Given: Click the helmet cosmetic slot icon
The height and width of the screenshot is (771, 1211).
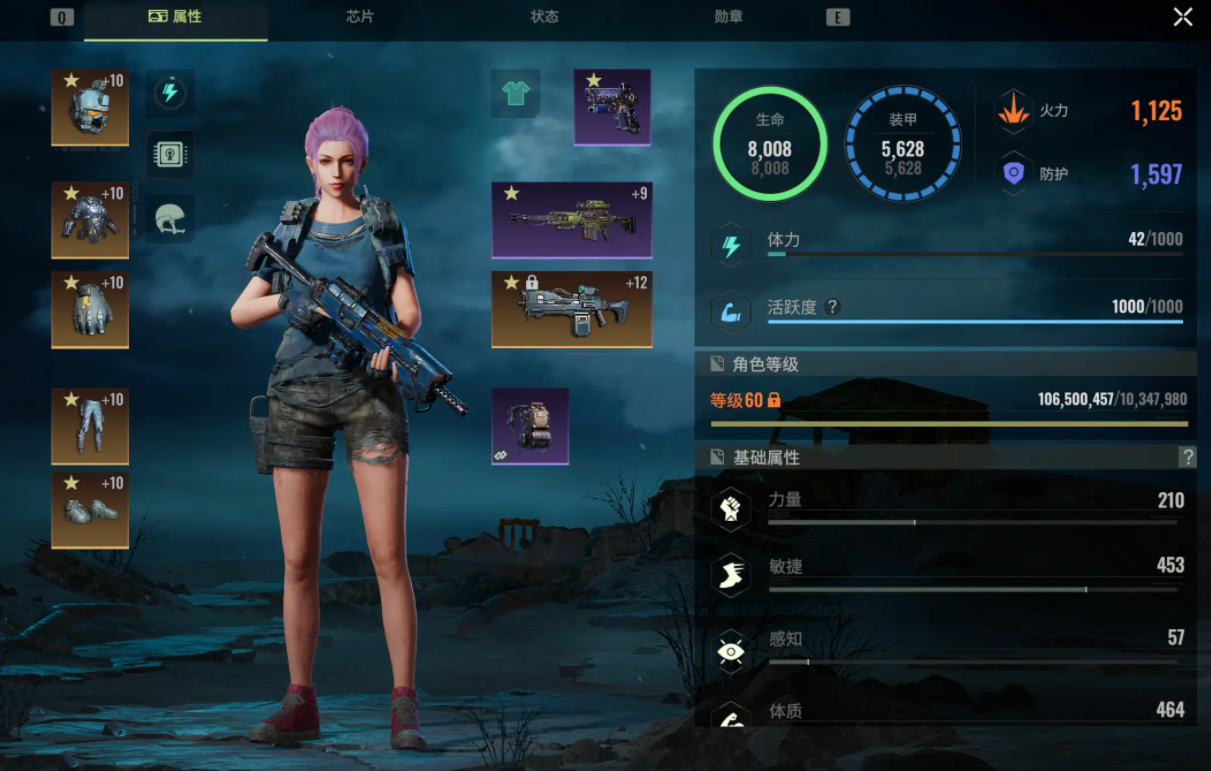Looking at the screenshot, I should [170, 218].
